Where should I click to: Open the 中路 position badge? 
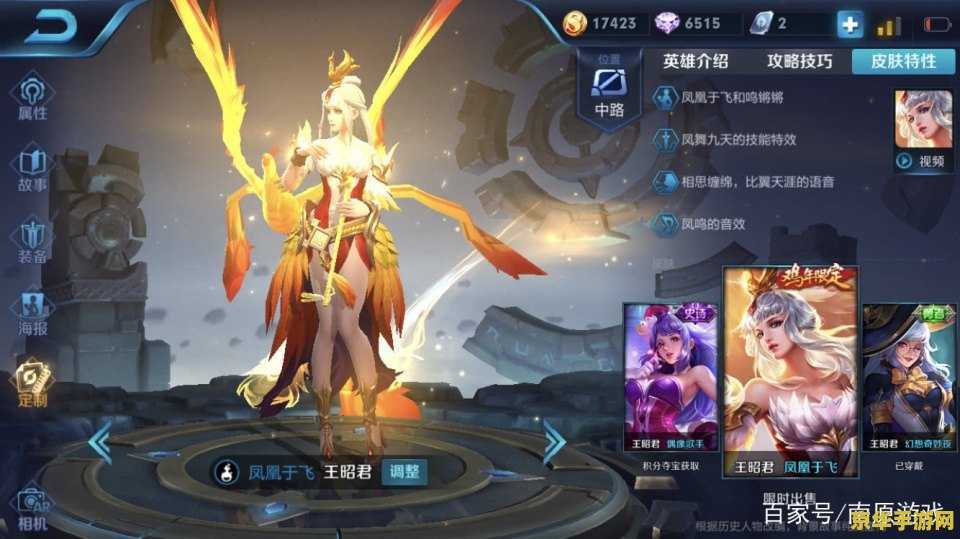(609, 88)
